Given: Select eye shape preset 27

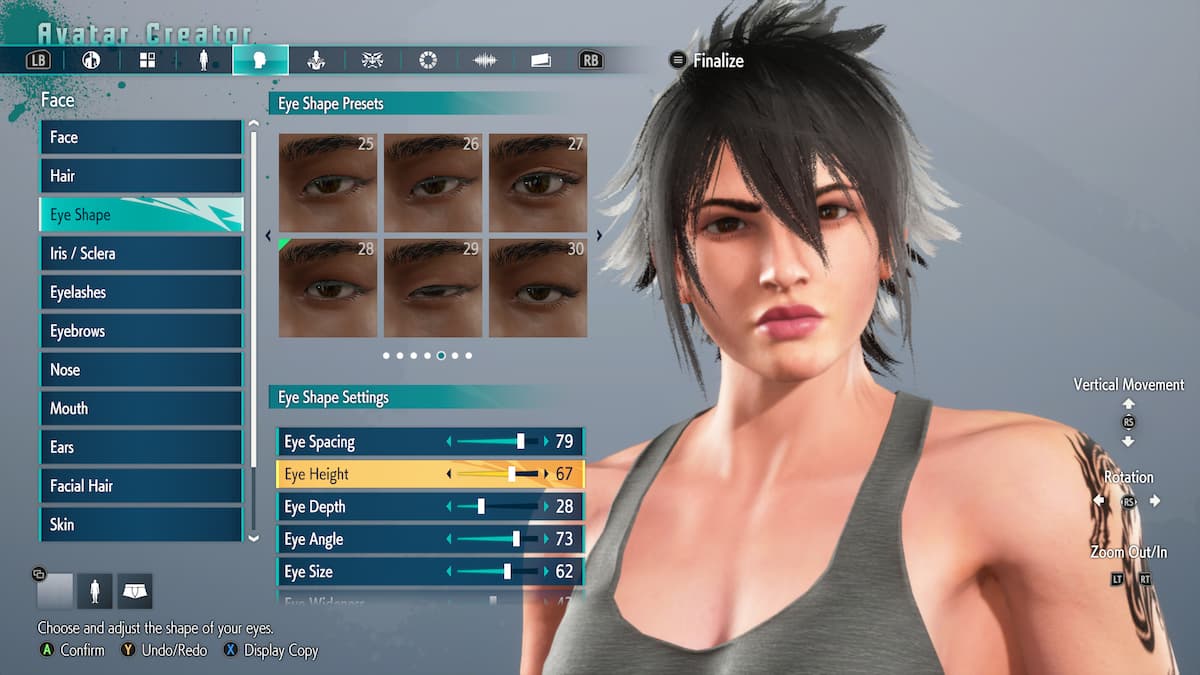Looking at the screenshot, I should [x=537, y=183].
